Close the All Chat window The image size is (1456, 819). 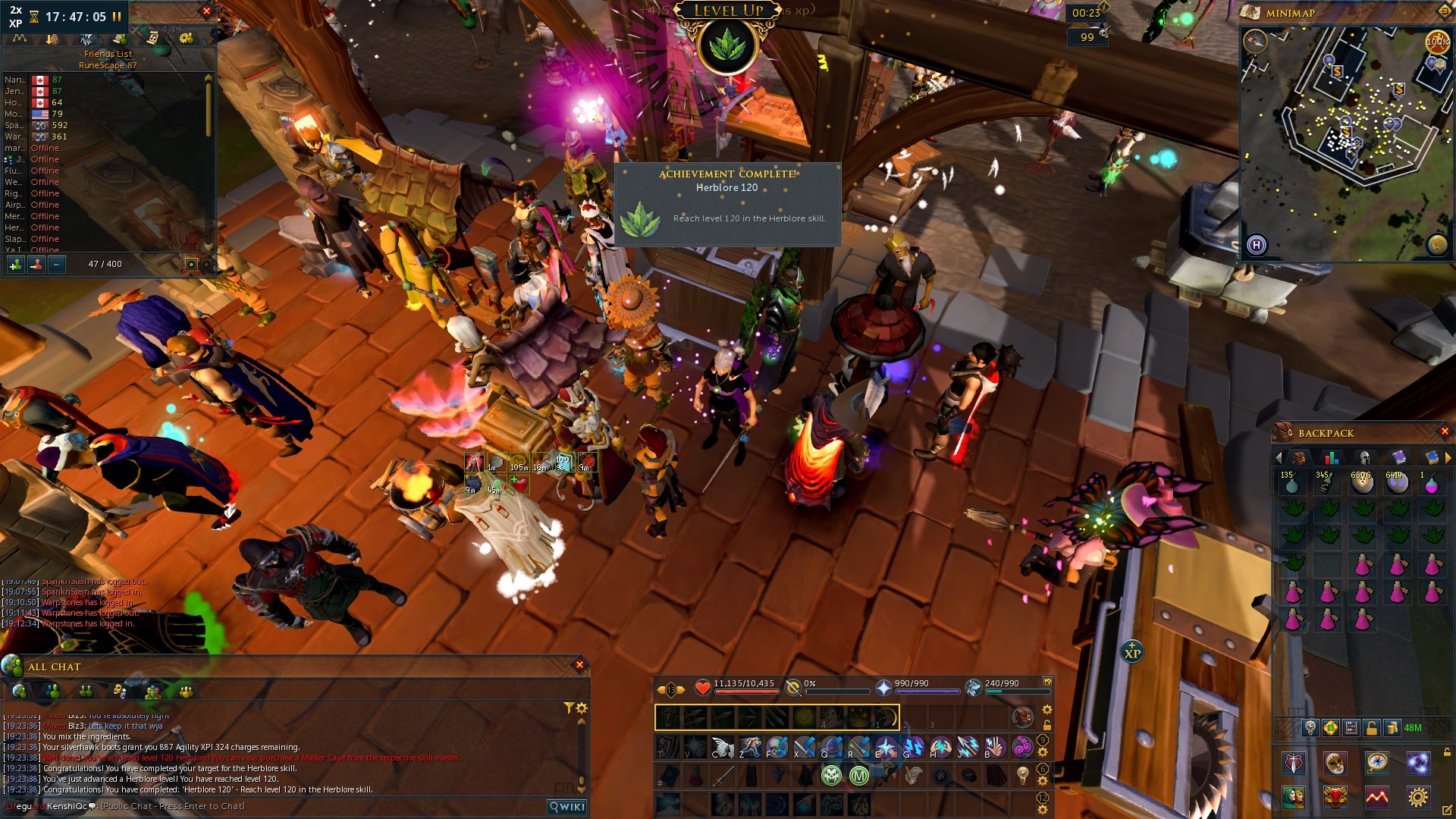point(579,665)
